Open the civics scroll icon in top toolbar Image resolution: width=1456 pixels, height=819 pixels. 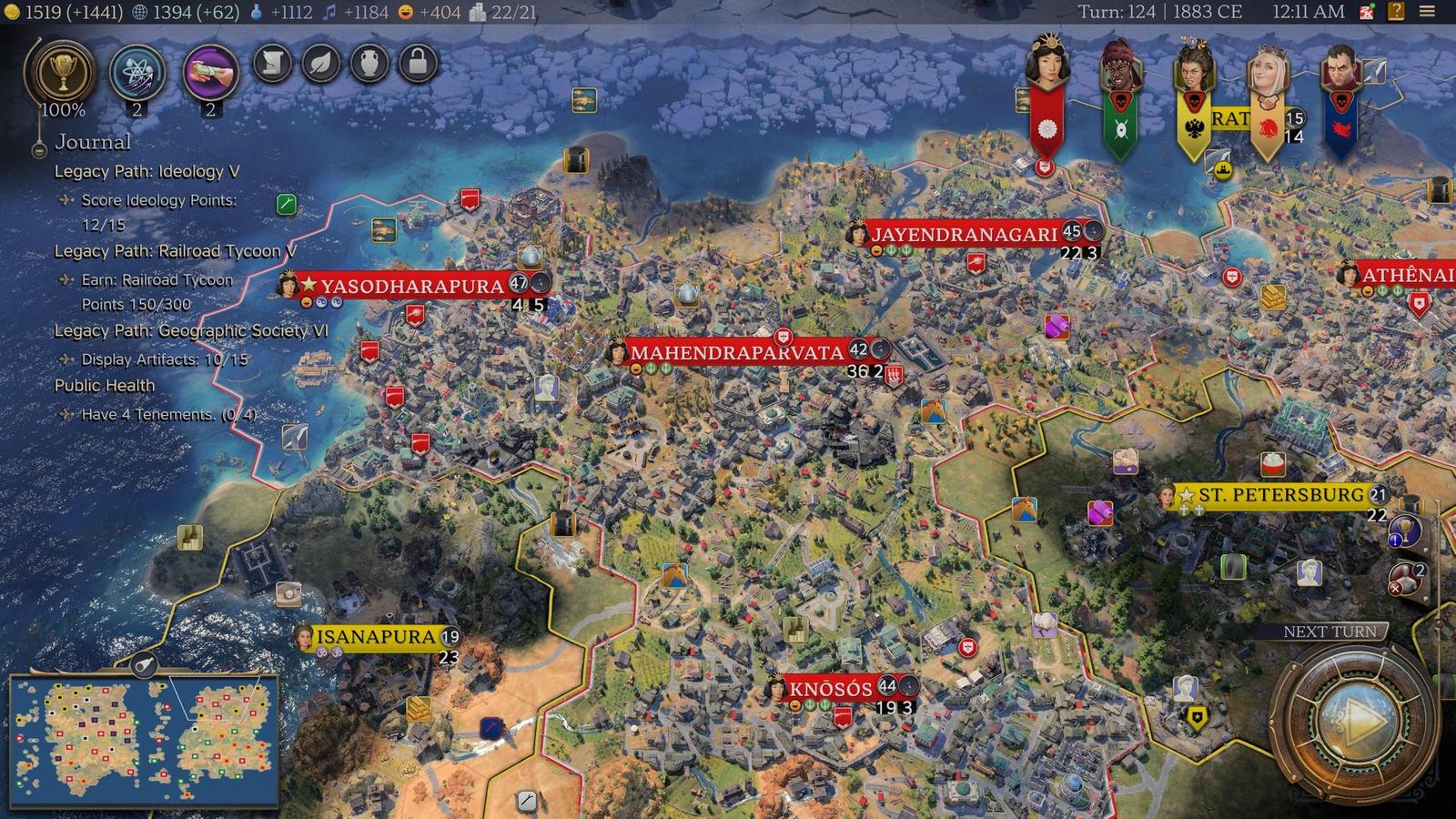[271, 66]
